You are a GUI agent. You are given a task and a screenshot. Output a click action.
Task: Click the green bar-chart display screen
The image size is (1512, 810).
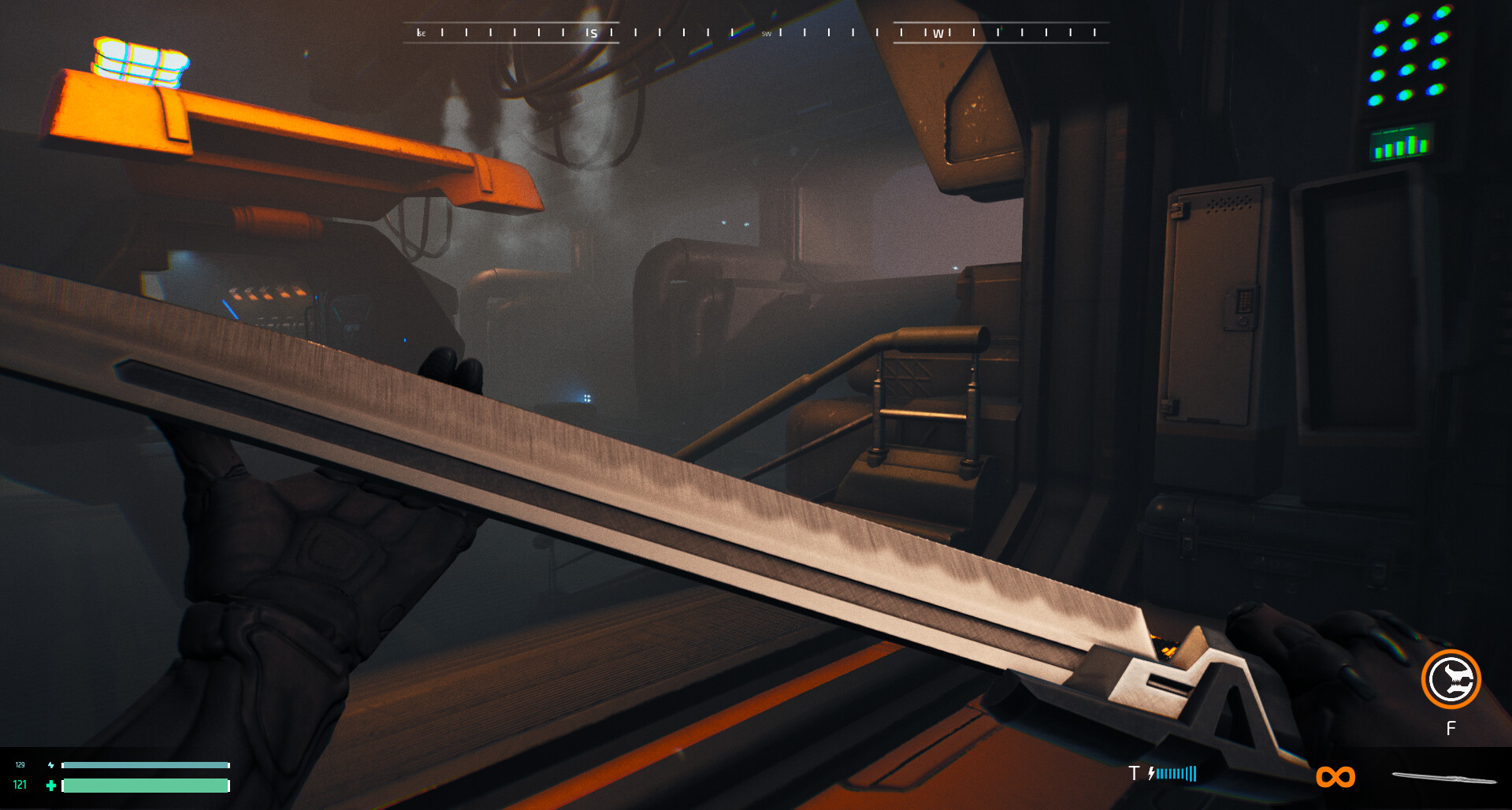pyautogui.click(x=1399, y=145)
